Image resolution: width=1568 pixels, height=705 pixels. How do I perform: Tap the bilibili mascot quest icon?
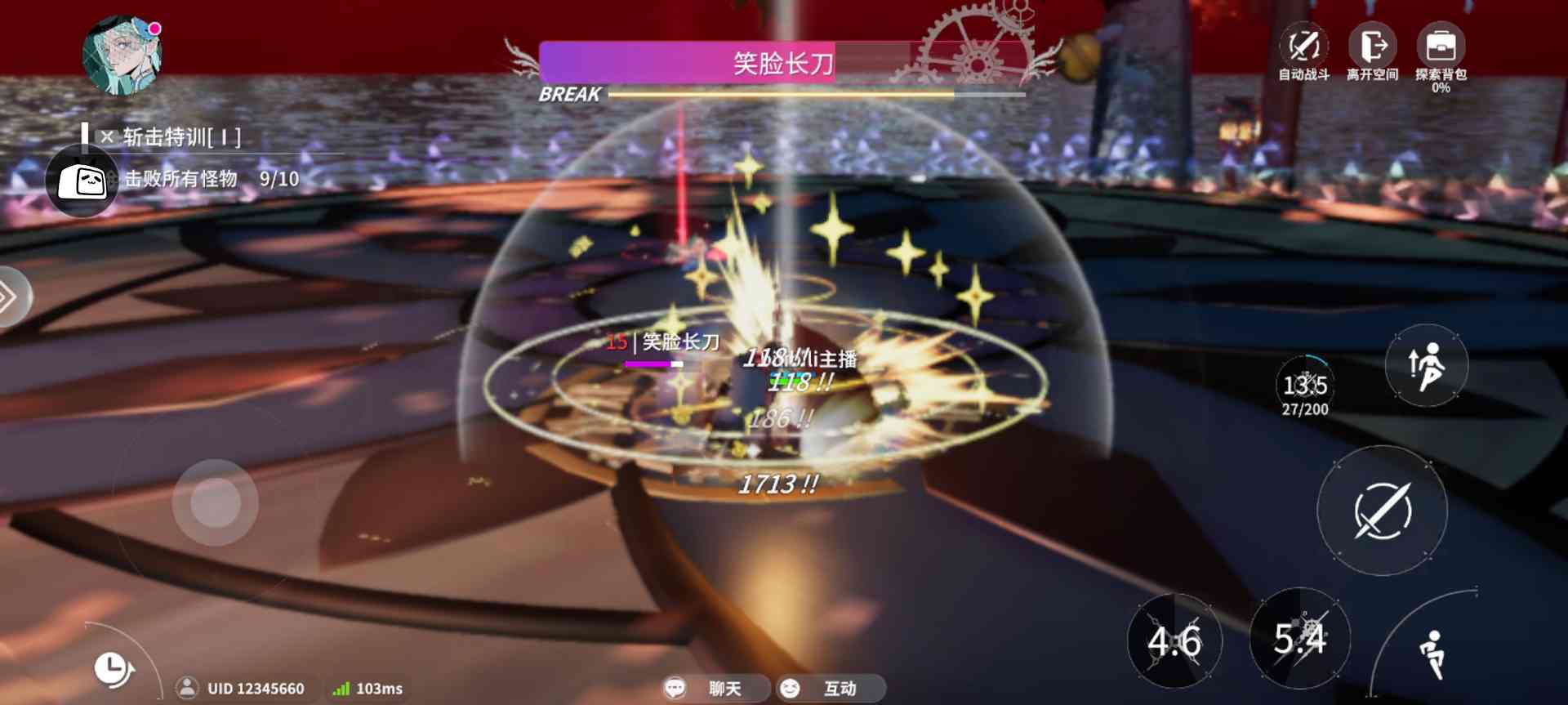point(80,181)
